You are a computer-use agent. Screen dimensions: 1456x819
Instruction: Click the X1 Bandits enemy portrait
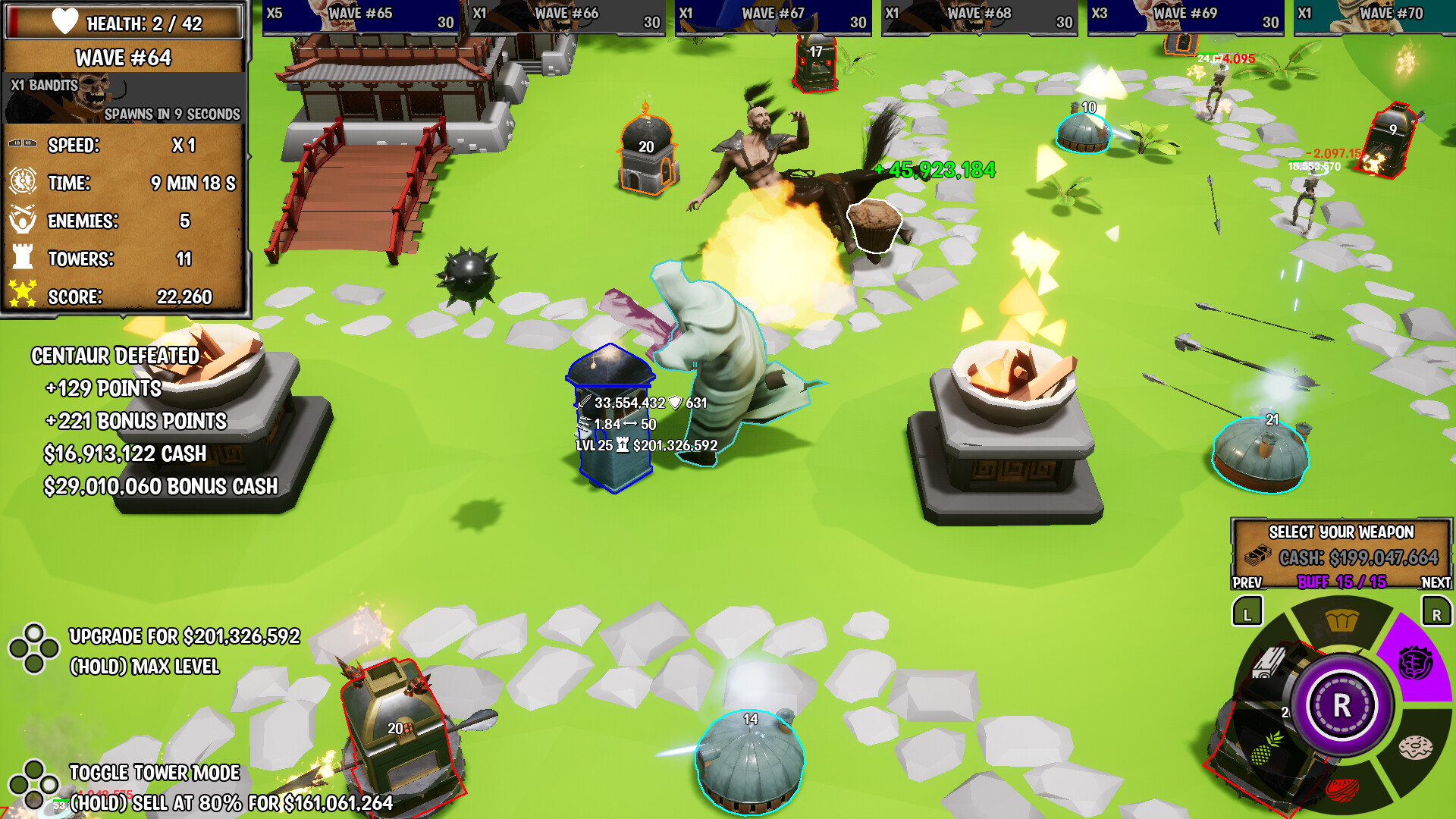pos(86,94)
